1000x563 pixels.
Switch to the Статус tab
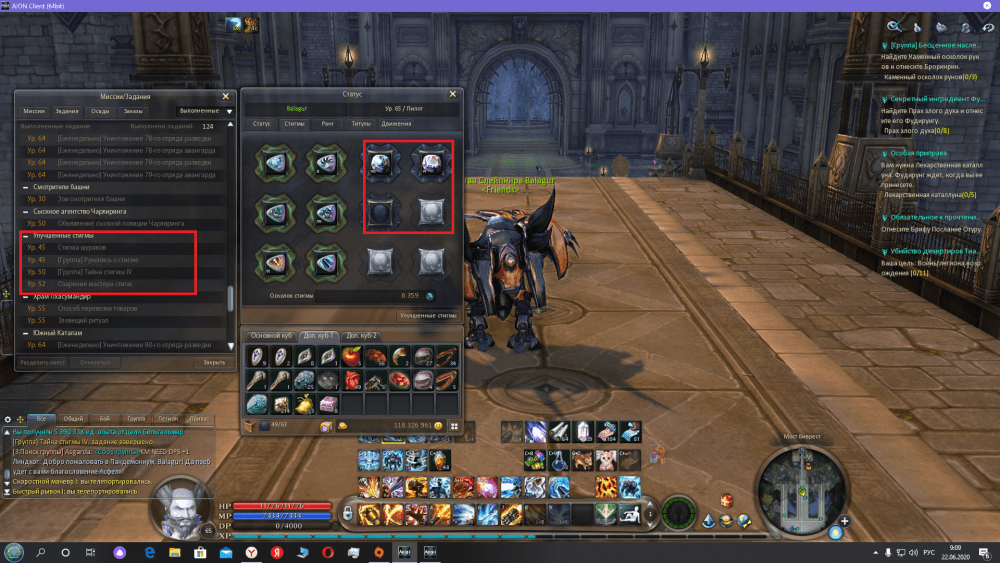coord(262,124)
